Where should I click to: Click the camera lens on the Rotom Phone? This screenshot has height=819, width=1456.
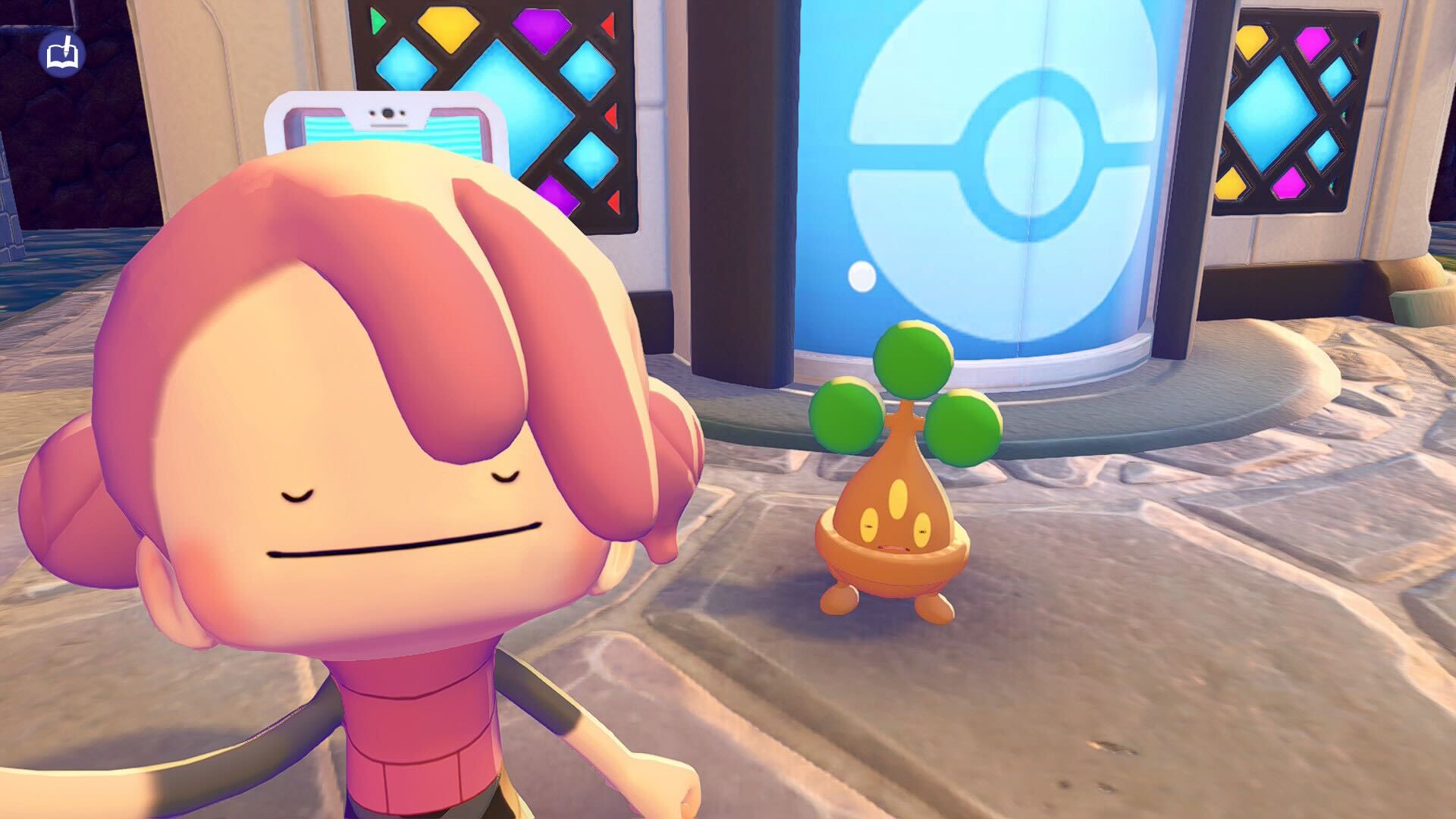[x=388, y=114]
